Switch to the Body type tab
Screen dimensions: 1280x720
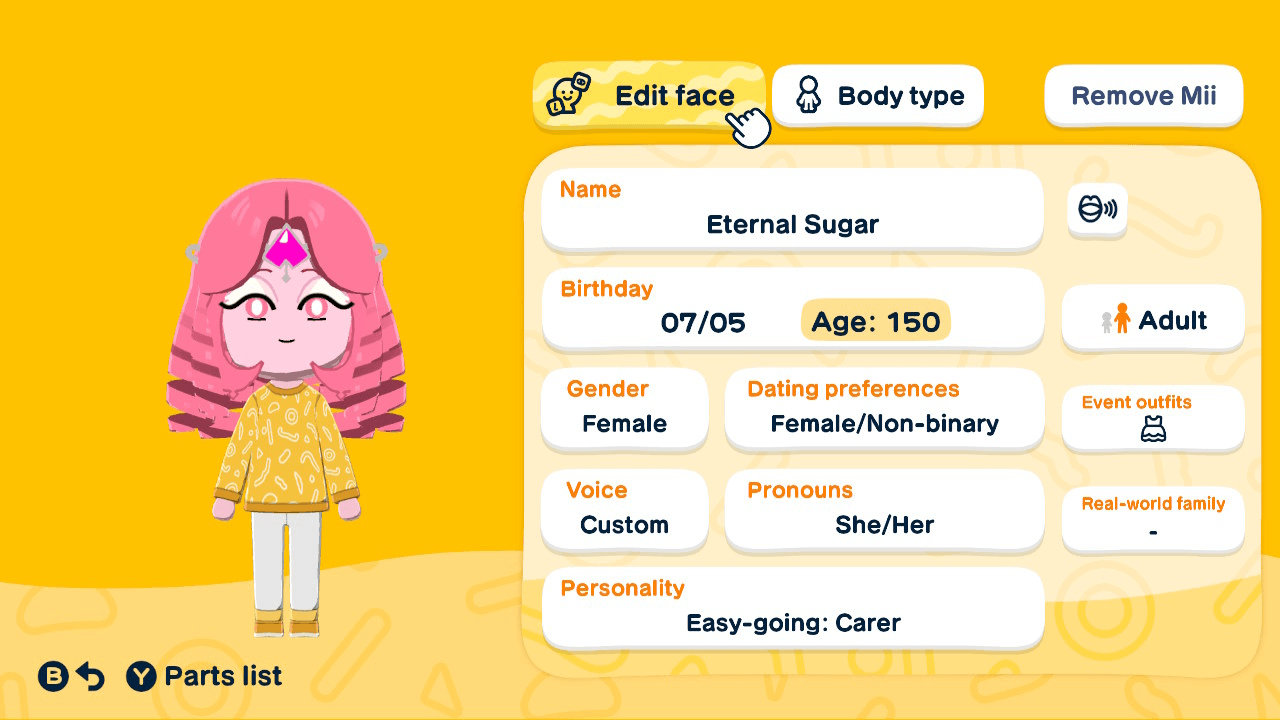coord(877,95)
